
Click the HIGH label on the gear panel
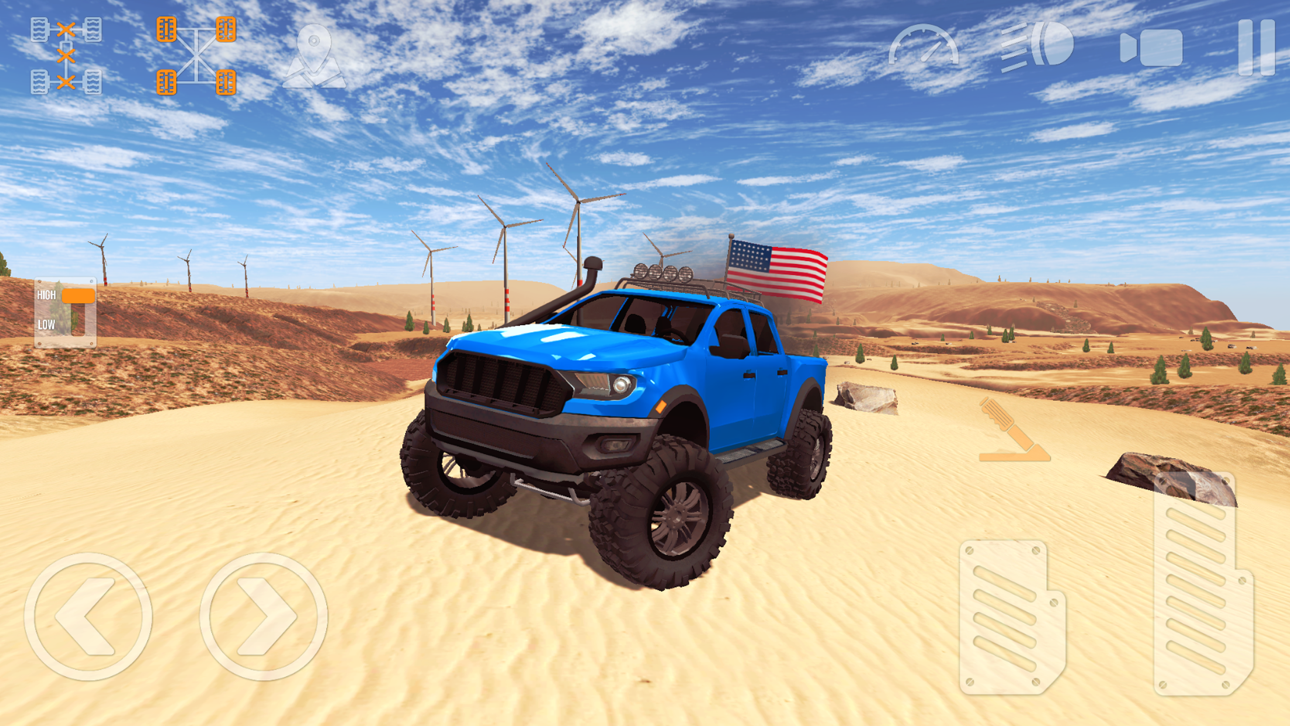pyautogui.click(x=44, y=295)
